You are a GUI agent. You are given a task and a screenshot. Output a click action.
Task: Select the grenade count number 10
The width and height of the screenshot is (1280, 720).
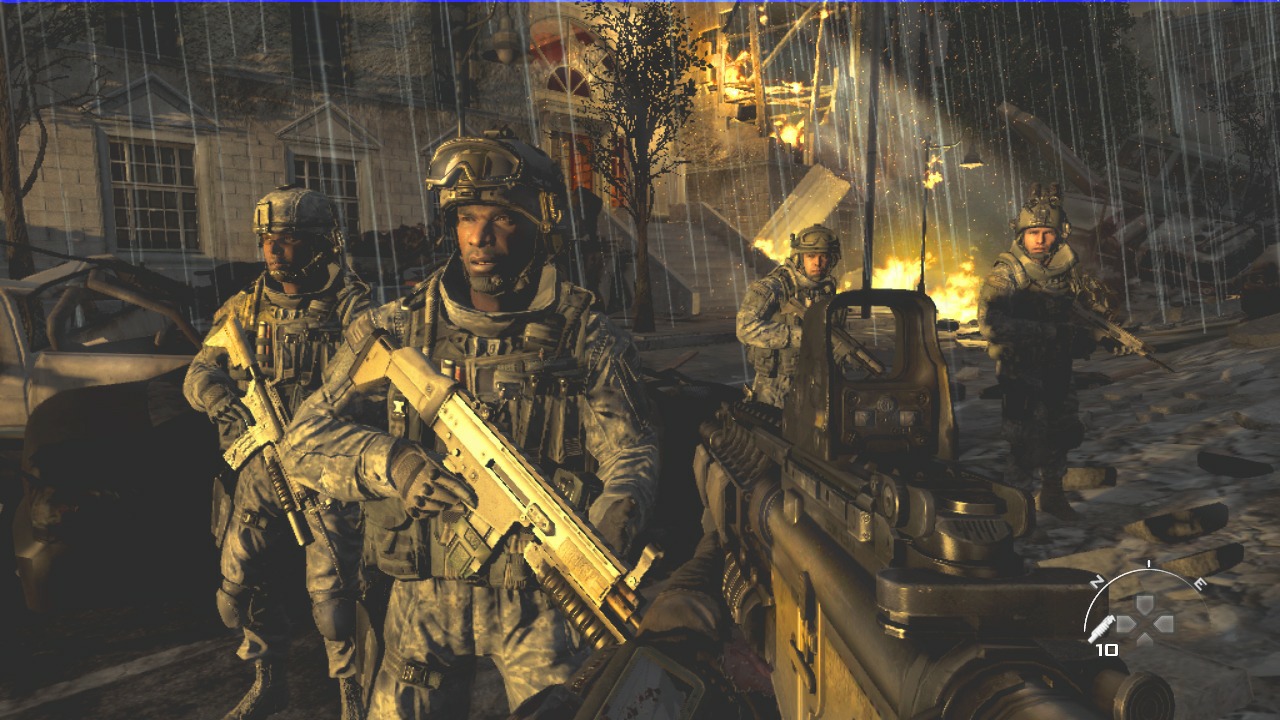point(1108,649)
